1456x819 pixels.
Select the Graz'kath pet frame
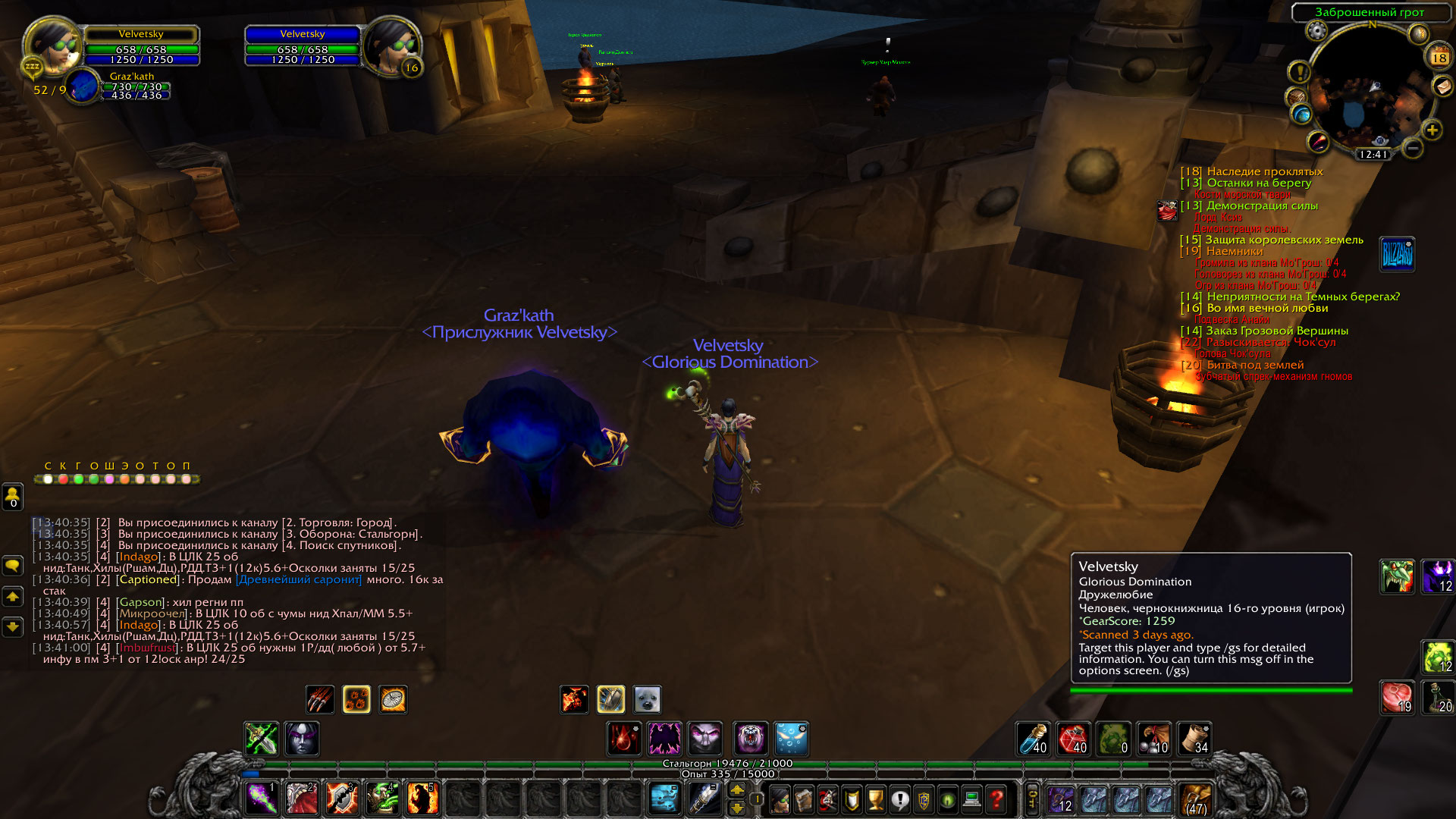(x=83, y=86)
